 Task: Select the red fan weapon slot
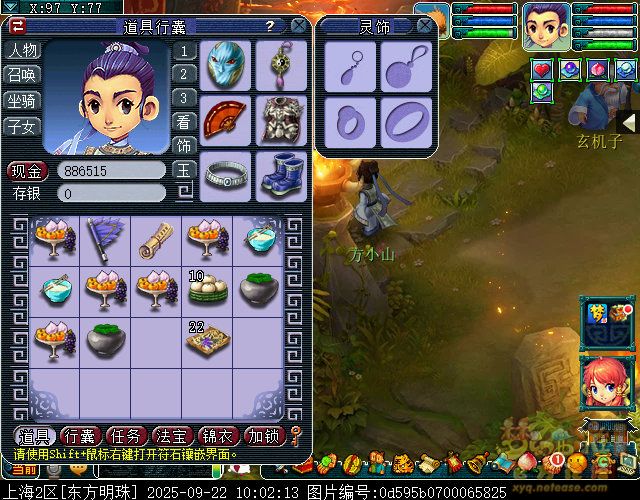pos(225,120)
